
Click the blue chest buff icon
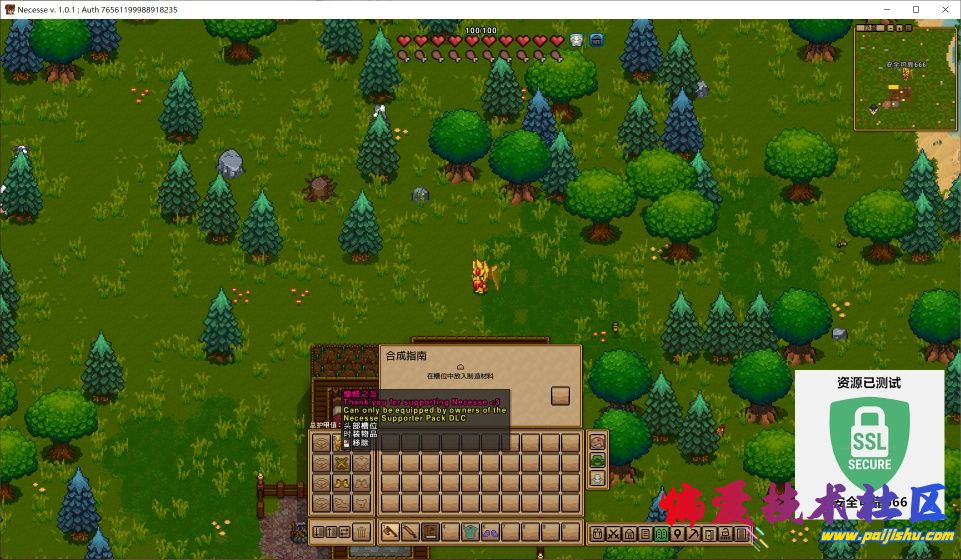[x=597, y=41]
